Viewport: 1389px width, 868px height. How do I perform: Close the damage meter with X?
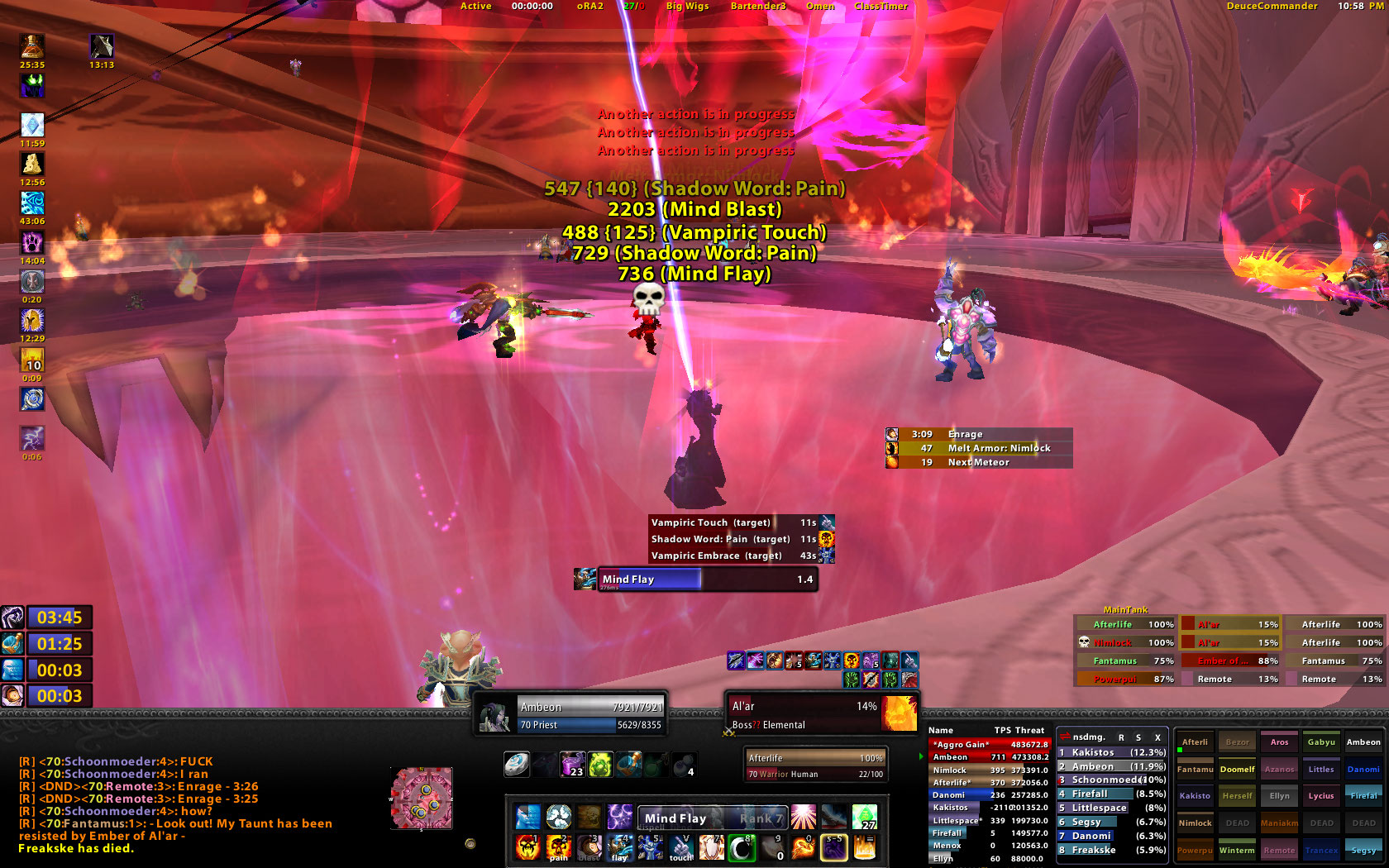(x=1157, y=737)
